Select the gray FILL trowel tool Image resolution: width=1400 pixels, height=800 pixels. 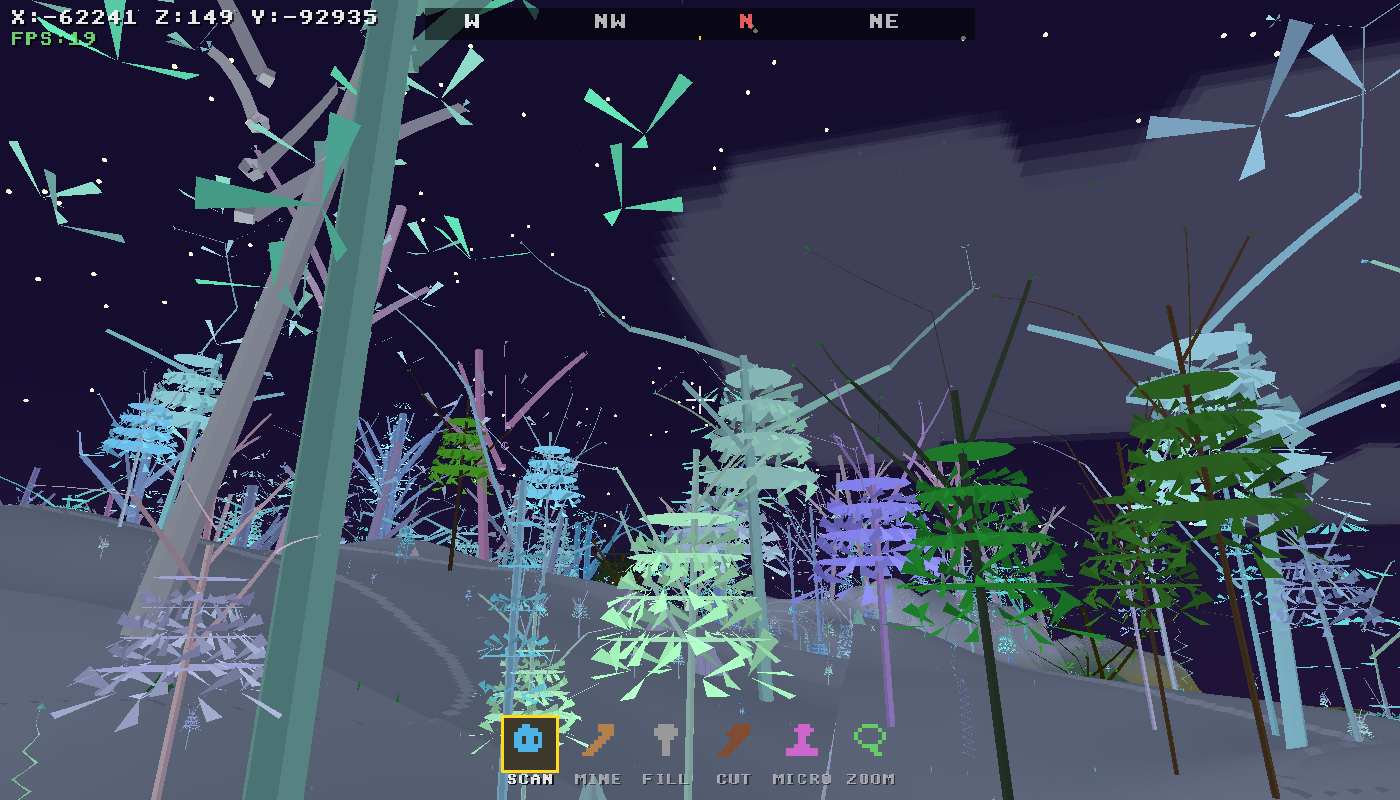point(667,741)
